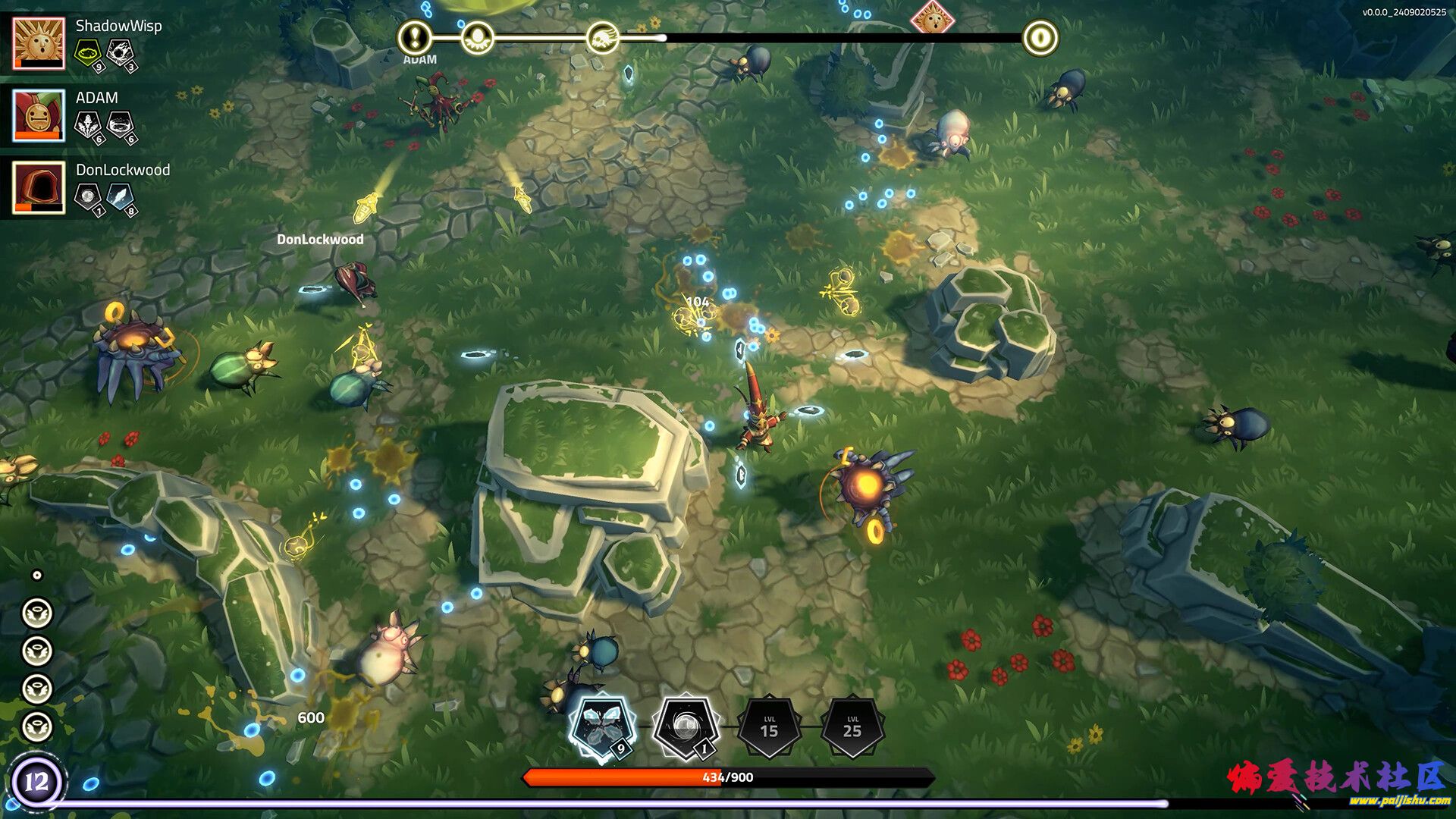The image size is (1456, 819).
Task: Click the level 12 badge
Action: (x=36, y=781)
